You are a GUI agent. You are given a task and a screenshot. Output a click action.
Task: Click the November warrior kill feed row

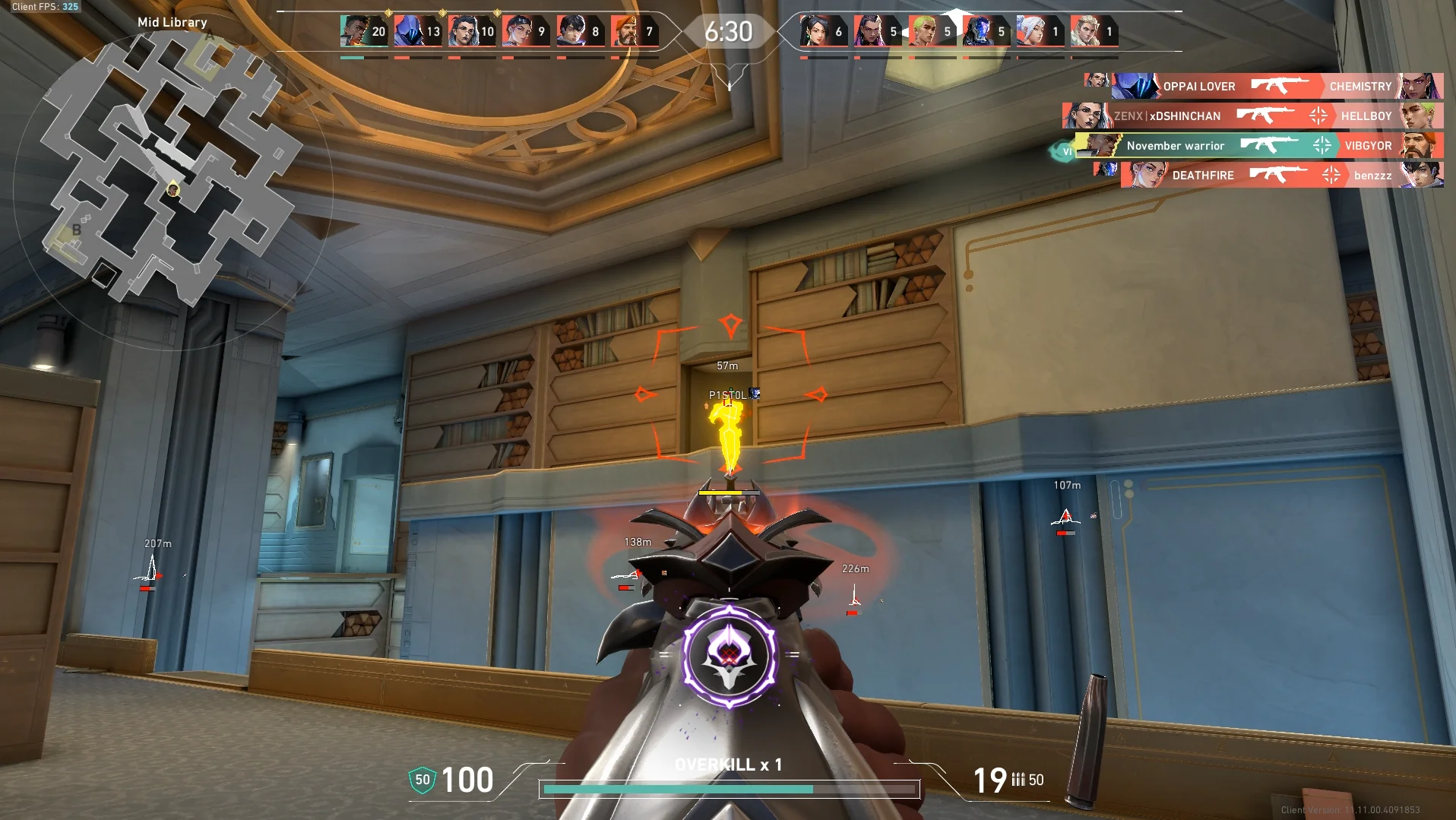[1258, 146]
